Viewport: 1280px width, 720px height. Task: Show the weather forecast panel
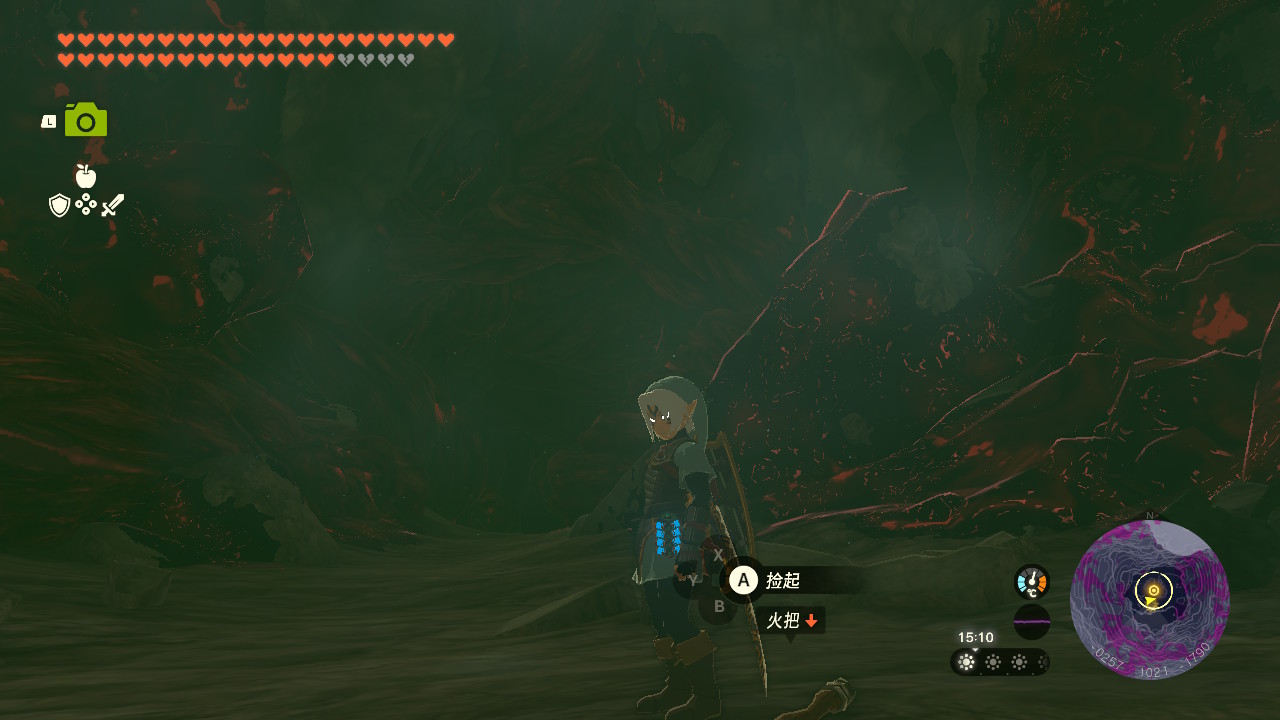tap(999, 662)
